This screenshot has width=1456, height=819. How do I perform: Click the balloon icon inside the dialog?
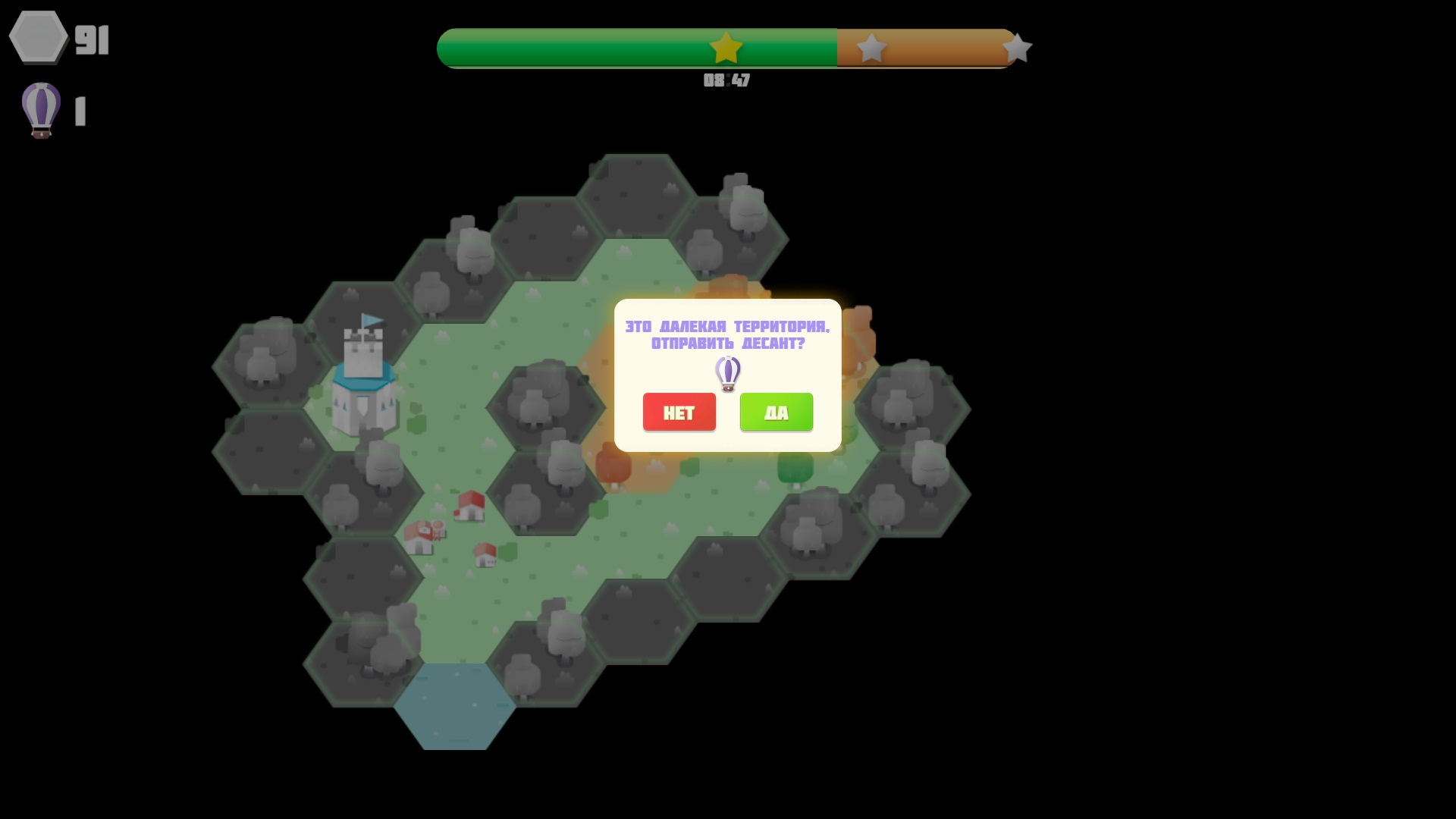click(726, 373)
